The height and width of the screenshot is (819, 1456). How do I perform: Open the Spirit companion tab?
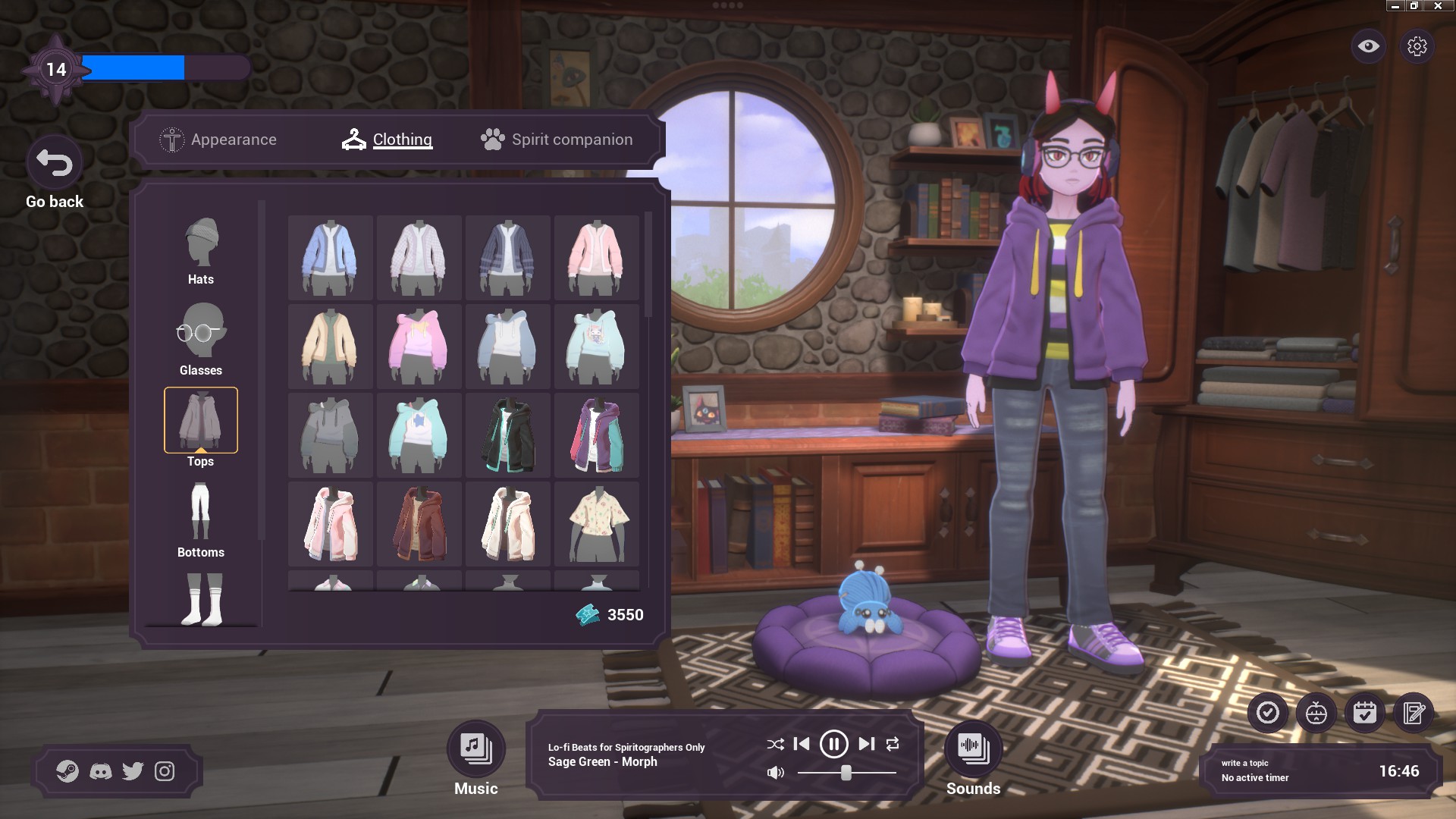pyautogui.click(x=557, y=140)
